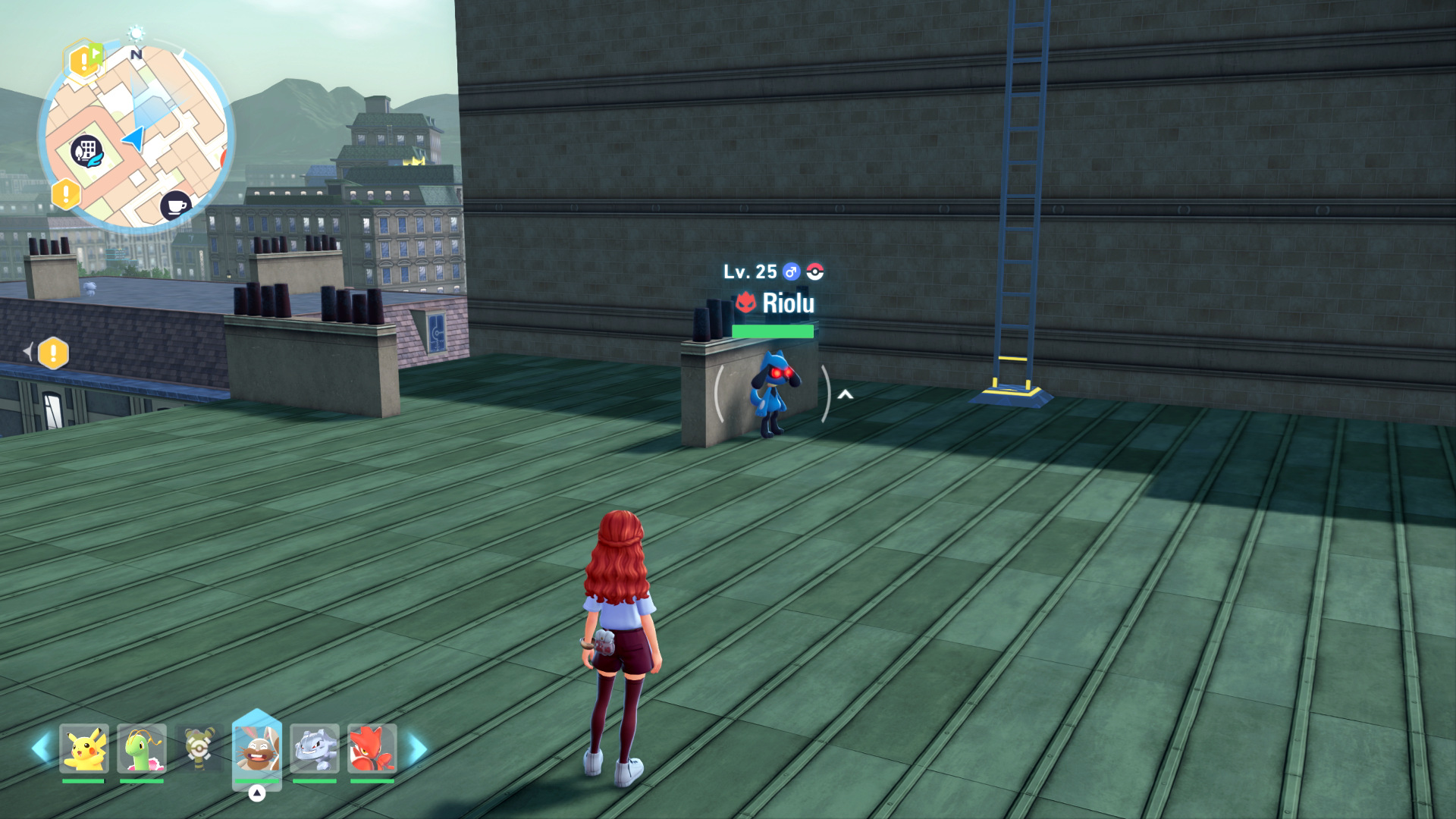
Task: Select the greyed-out Ampharos party slot
Action: (x=199, y=748)
